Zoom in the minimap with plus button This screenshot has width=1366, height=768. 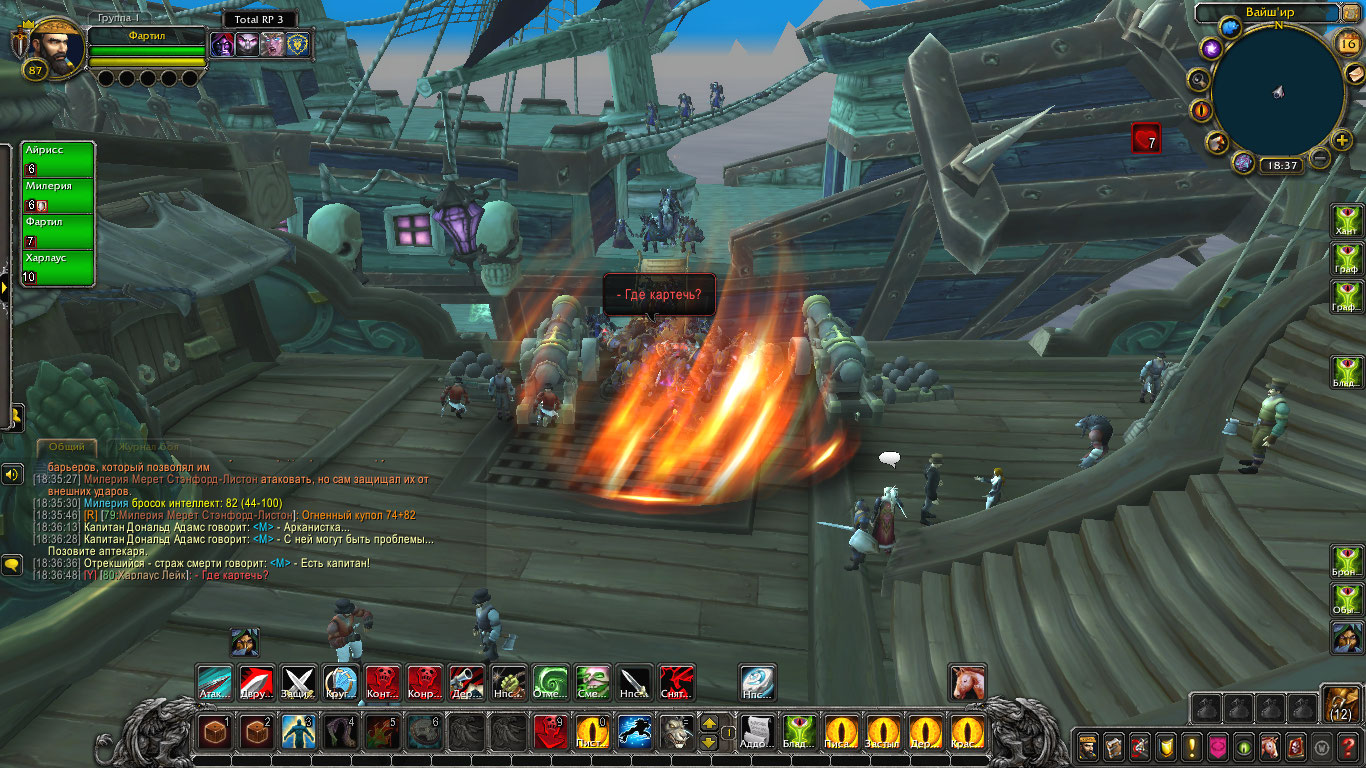(1342, 141)
